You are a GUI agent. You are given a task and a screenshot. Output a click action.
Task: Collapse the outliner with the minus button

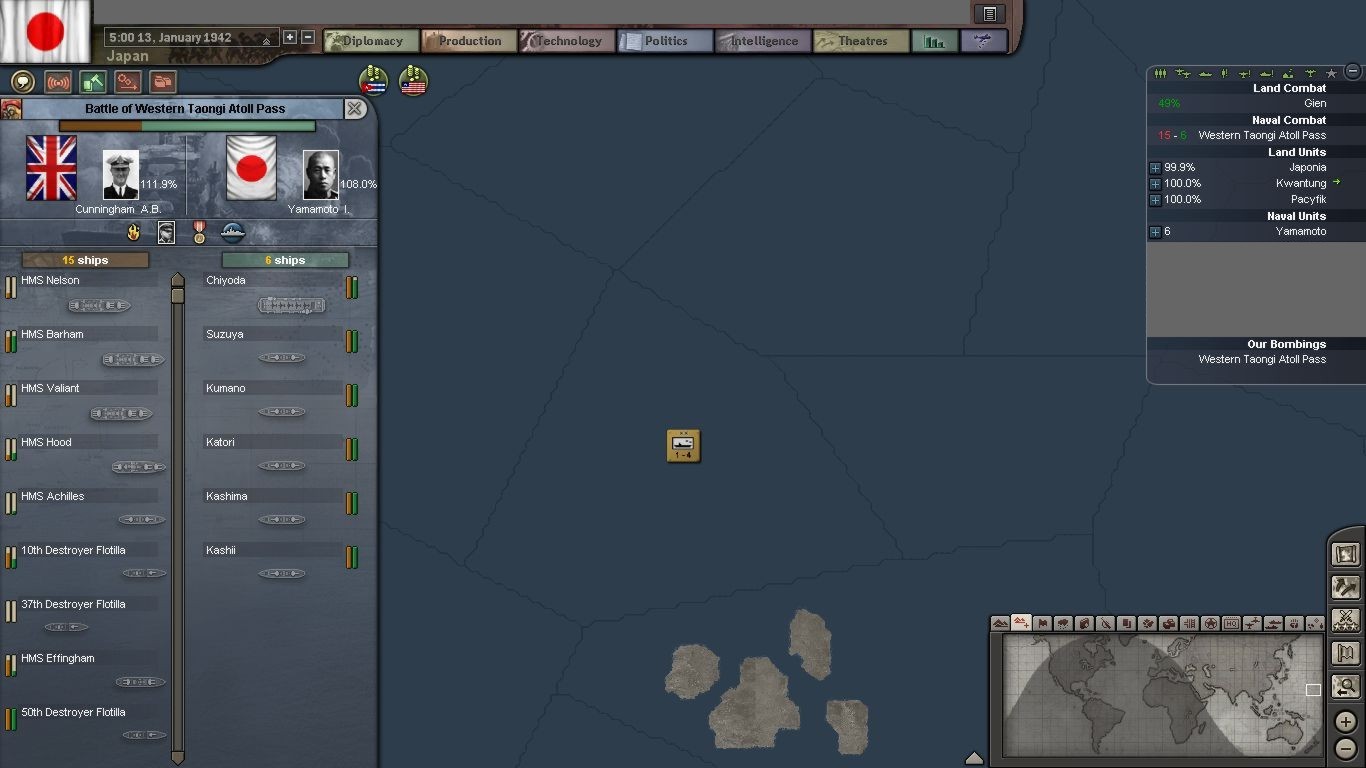1353,71
